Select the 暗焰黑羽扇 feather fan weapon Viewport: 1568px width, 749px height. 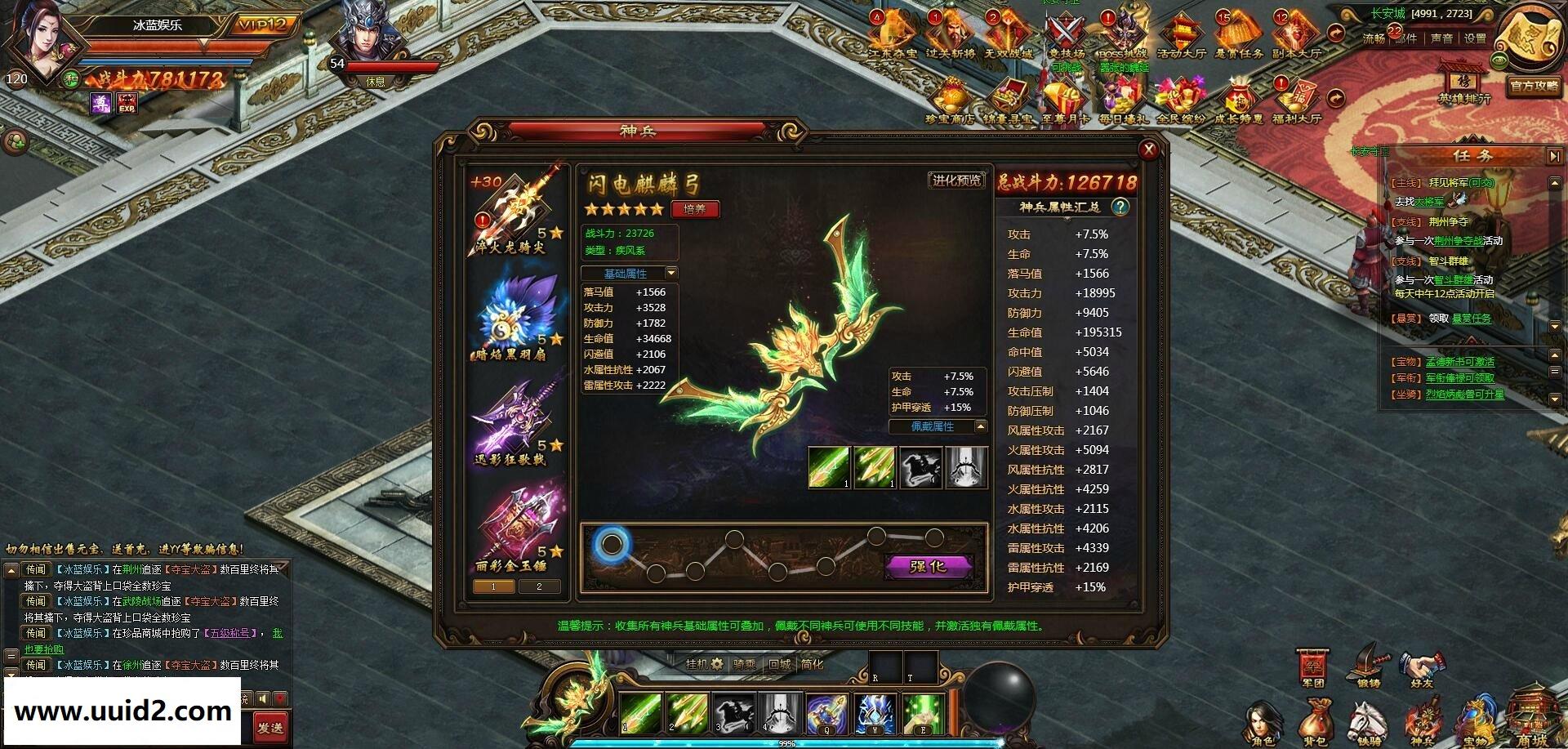(x=513, y=317)
